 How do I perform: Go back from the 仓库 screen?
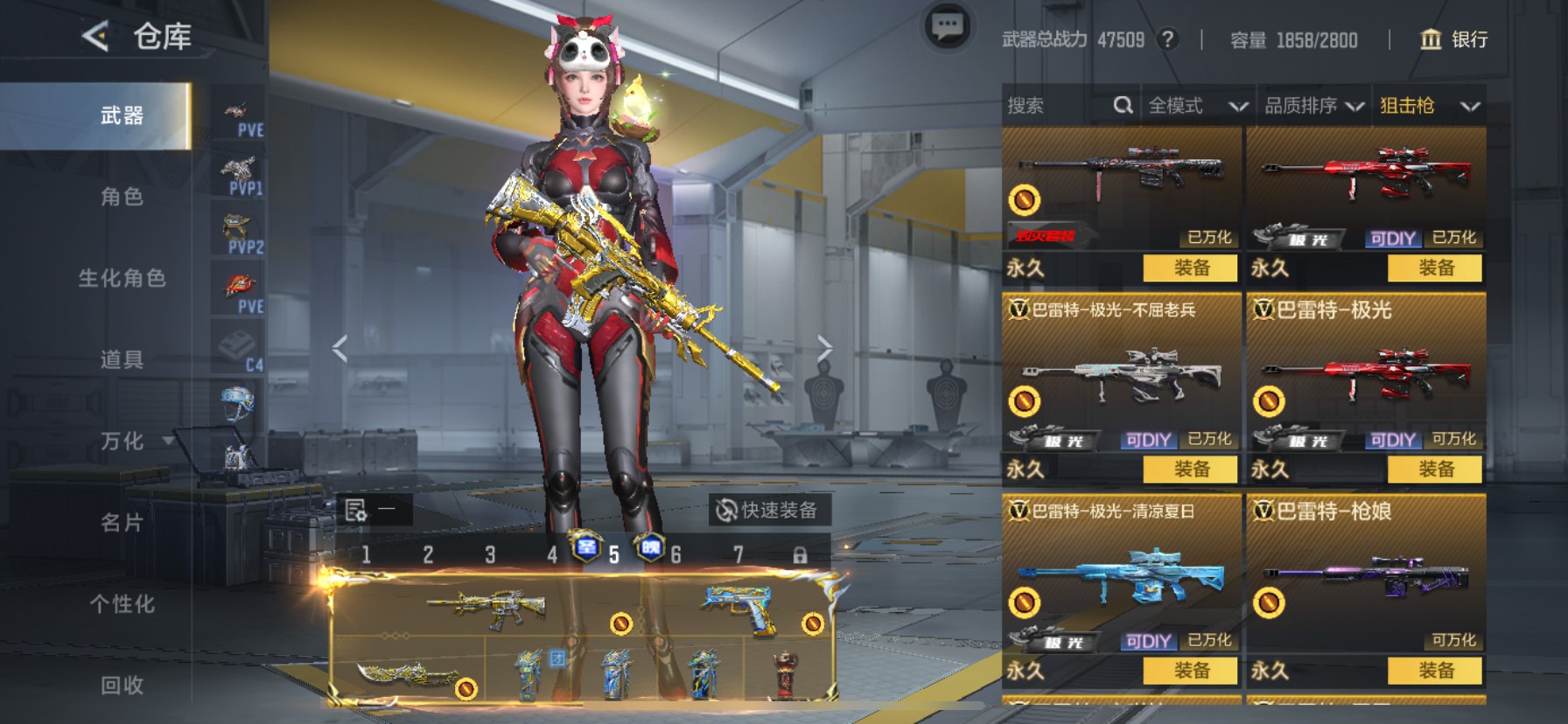(x=95, y=37)
